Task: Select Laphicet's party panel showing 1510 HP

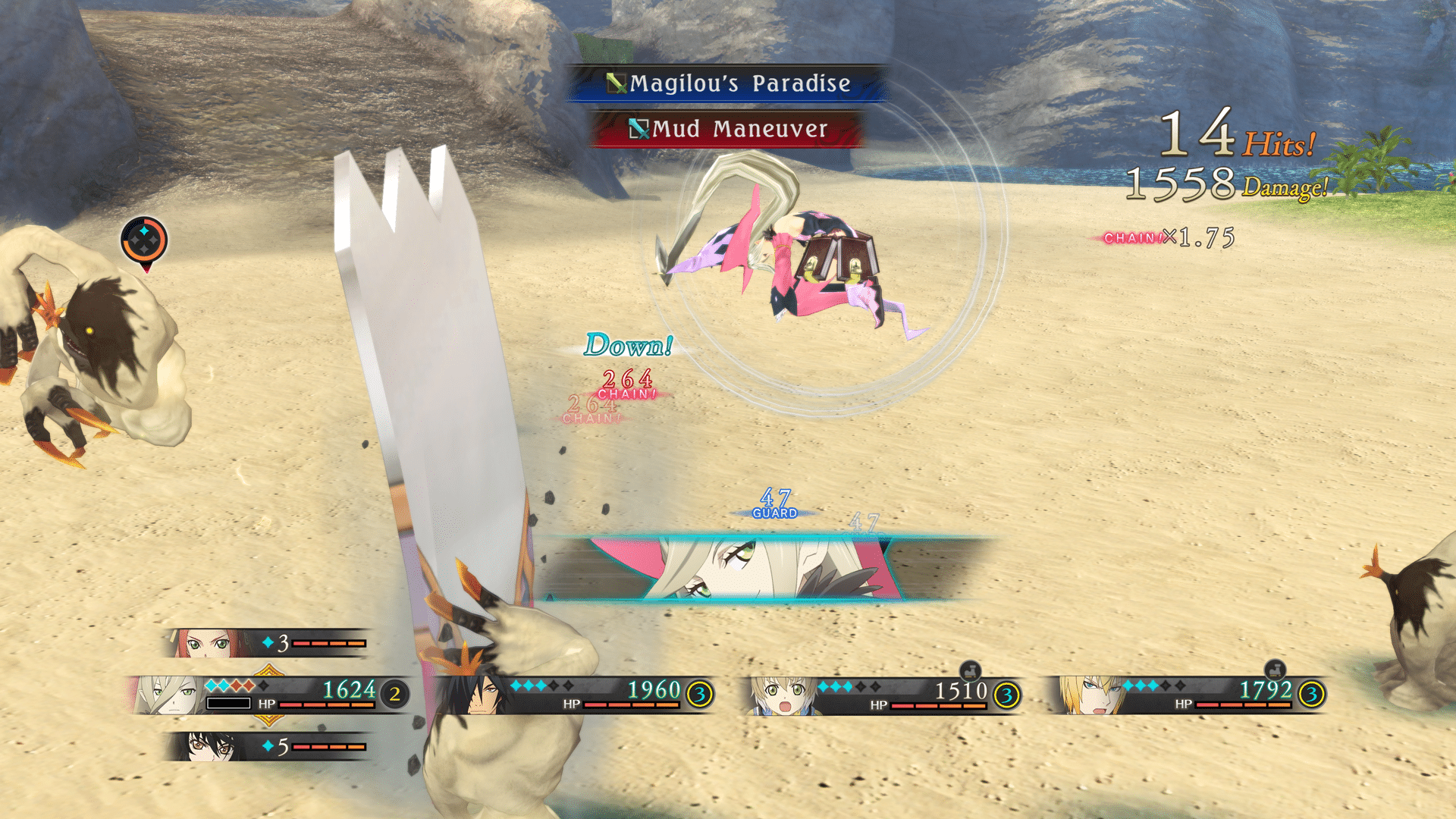Action: (x=883, y=695)
